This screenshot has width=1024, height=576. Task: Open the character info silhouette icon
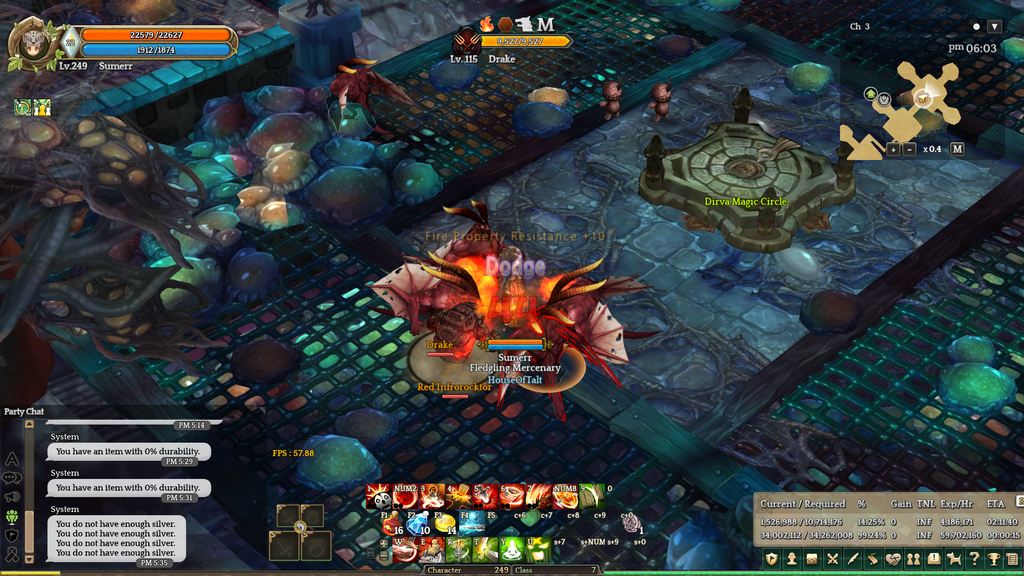coord(790,559)
